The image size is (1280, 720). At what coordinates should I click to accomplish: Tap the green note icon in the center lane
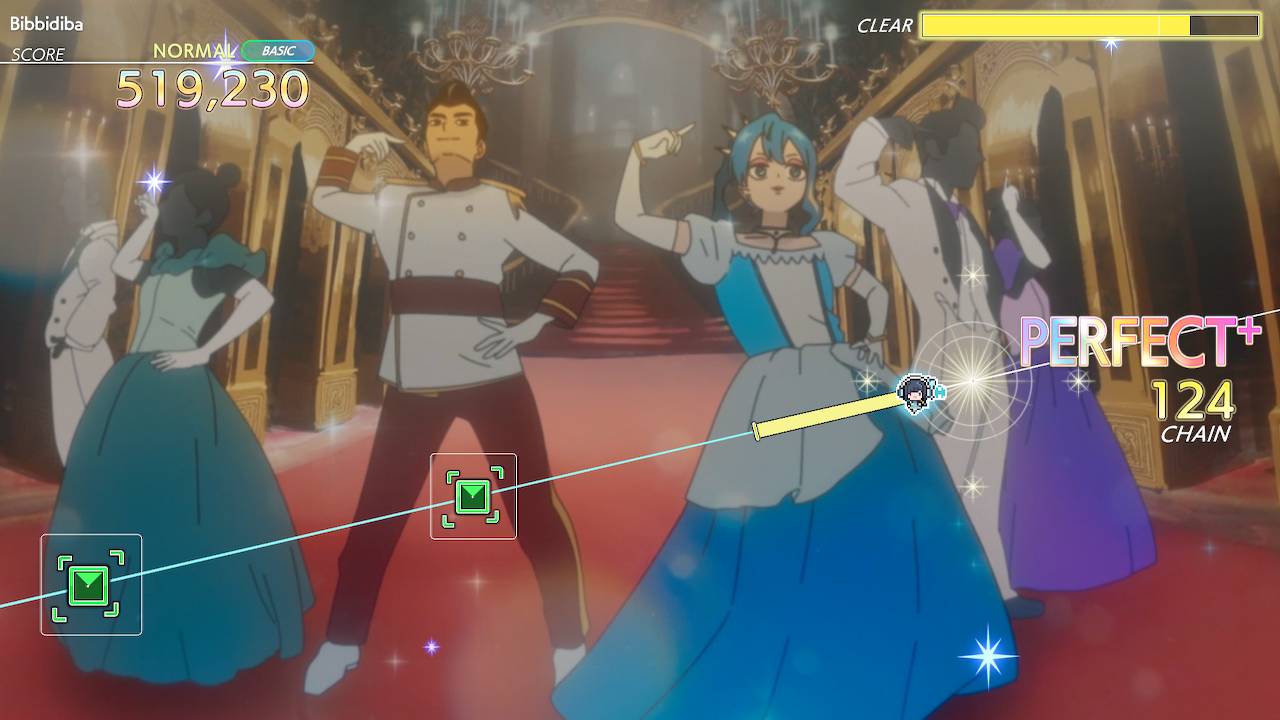click(473, 495)
